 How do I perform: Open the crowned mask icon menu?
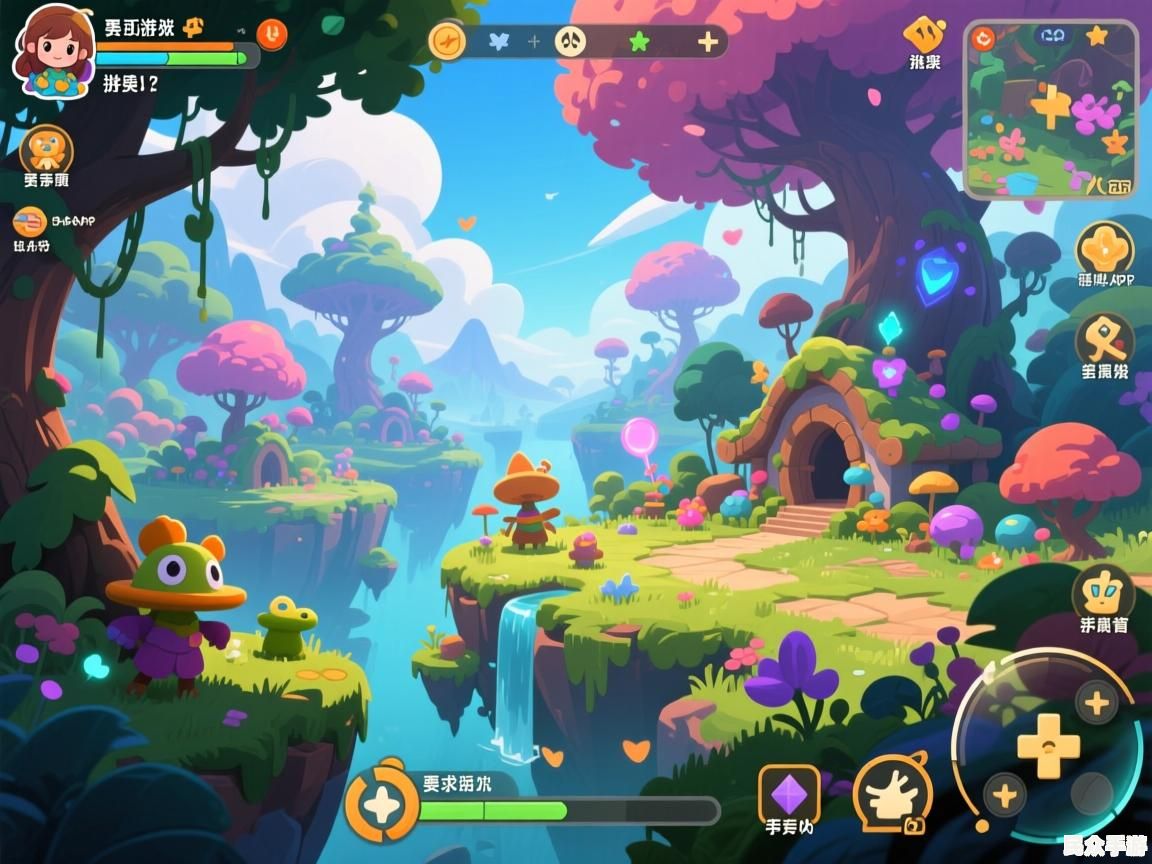[1103, 593]
